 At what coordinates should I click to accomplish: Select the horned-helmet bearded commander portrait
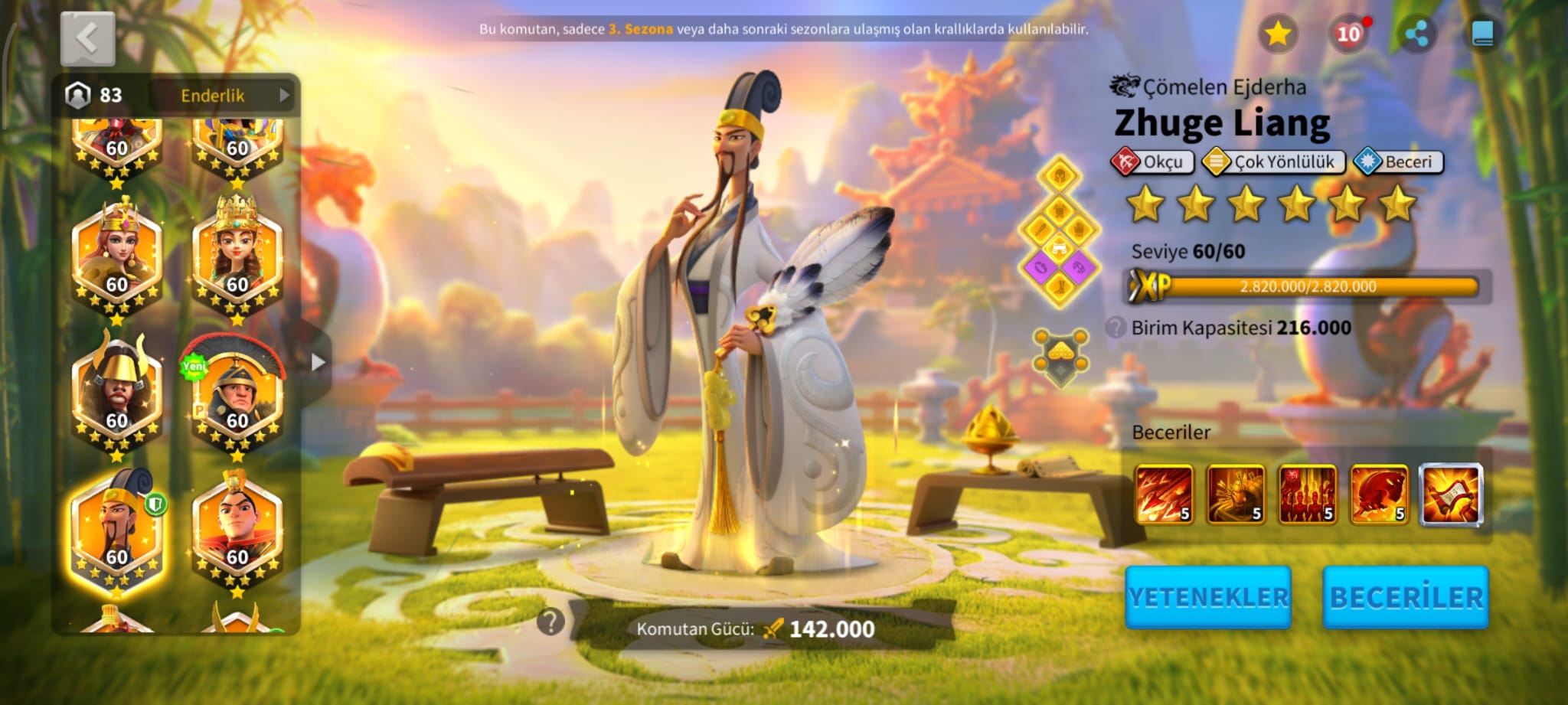pos(116,394)
